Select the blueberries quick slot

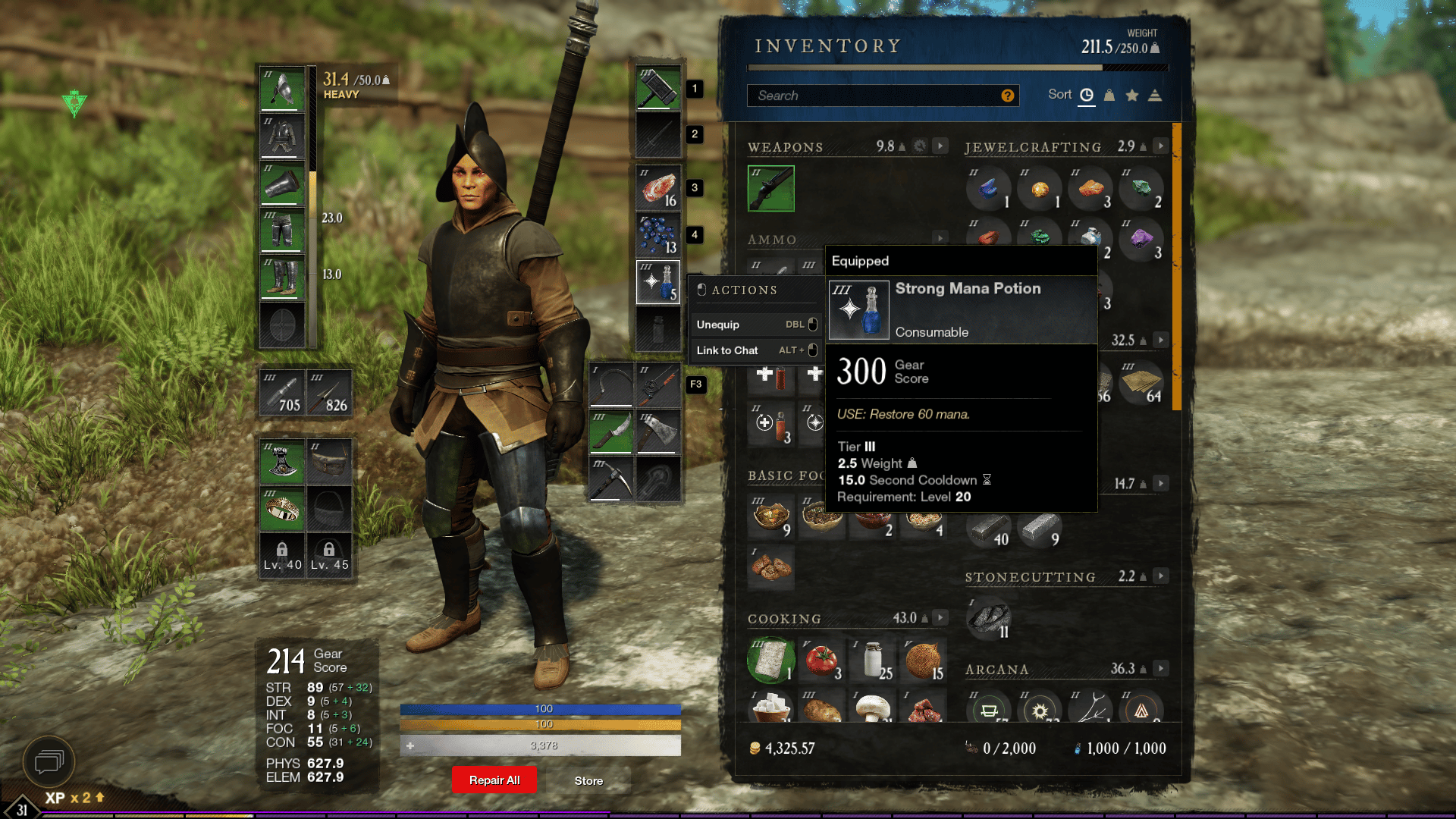pos(658,234)
